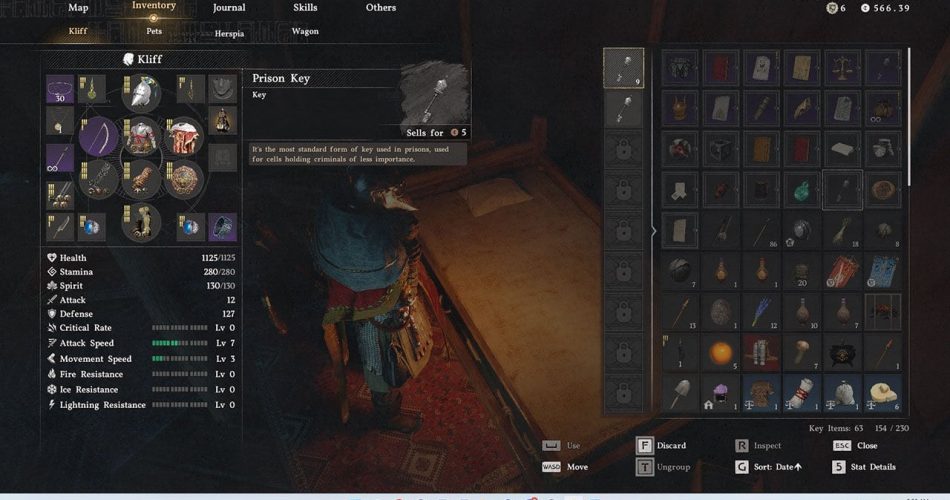Select the green gemstone inventory item
The width and height of the screenshot is (950, 500).
click(802, 189)
